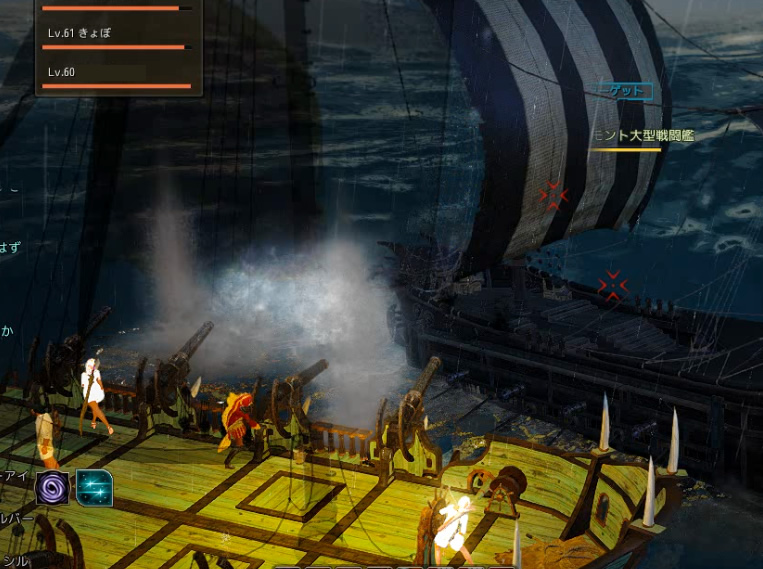Activate the purple swirl vortex skill icon
This screenshot has width=763, height=569.
tap(52, 487)
